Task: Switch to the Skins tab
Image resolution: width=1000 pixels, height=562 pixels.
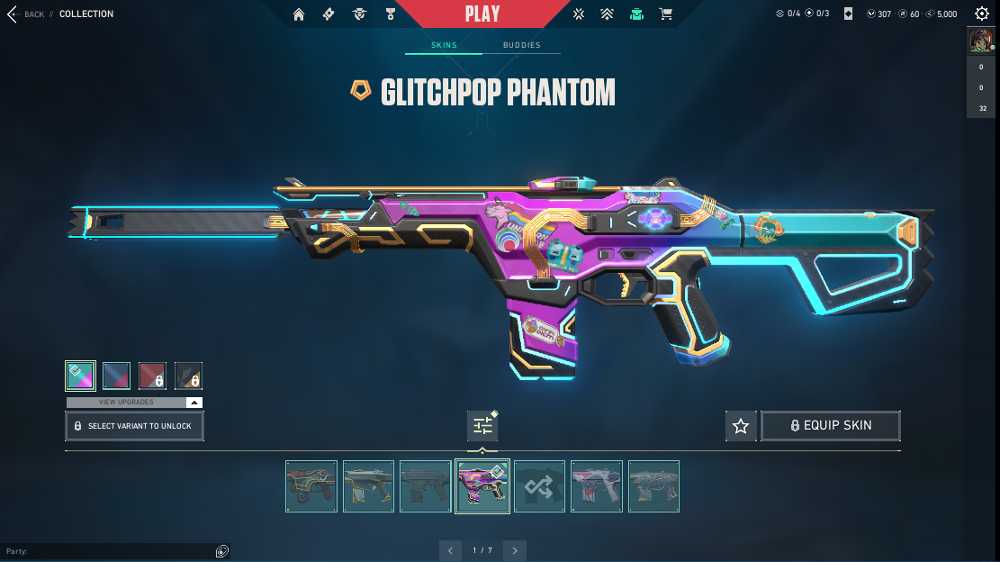Action: [x=444, y=46]
